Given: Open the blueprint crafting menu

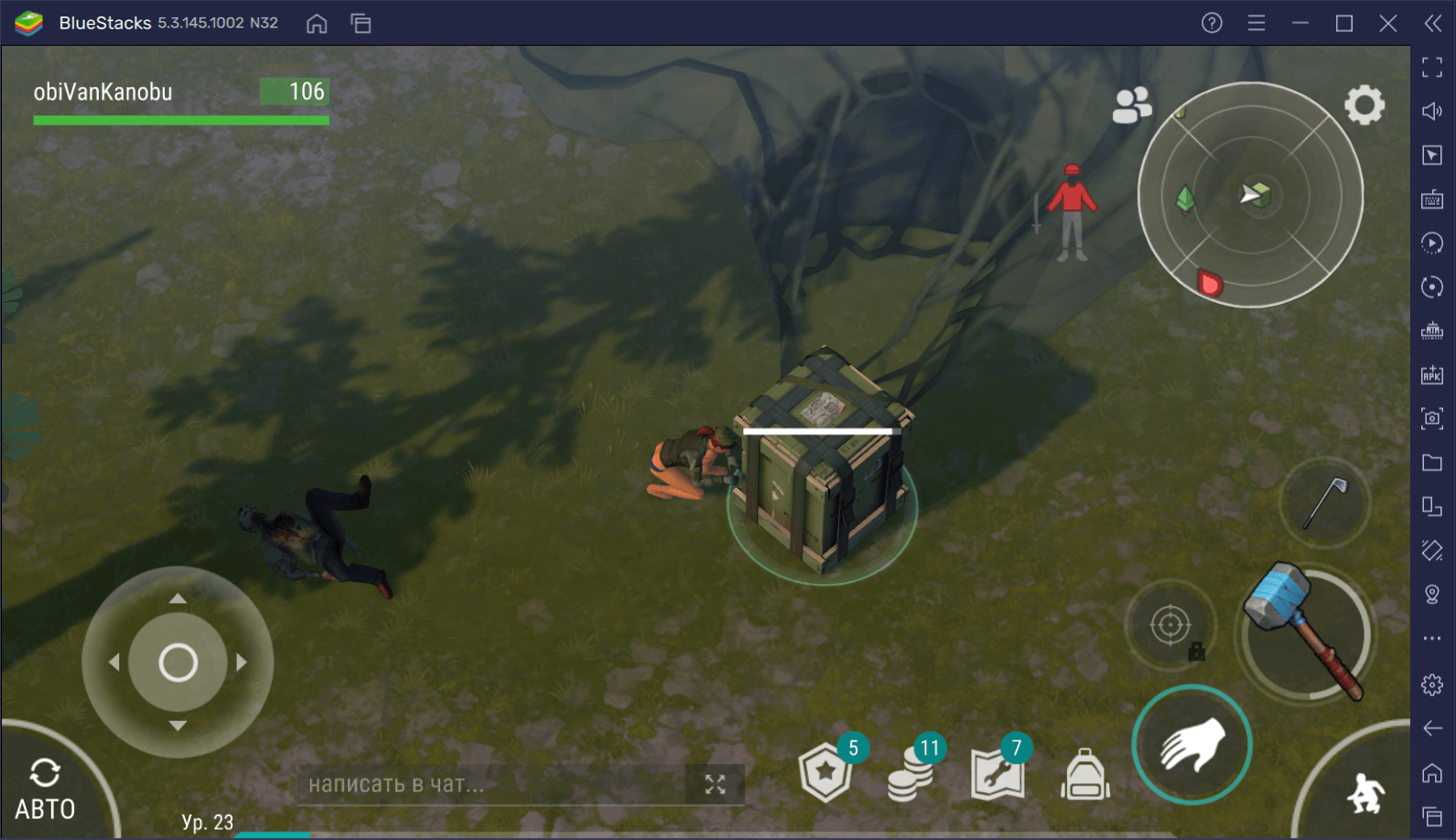Looking at the screenshot, I should [x=998, y=774].
